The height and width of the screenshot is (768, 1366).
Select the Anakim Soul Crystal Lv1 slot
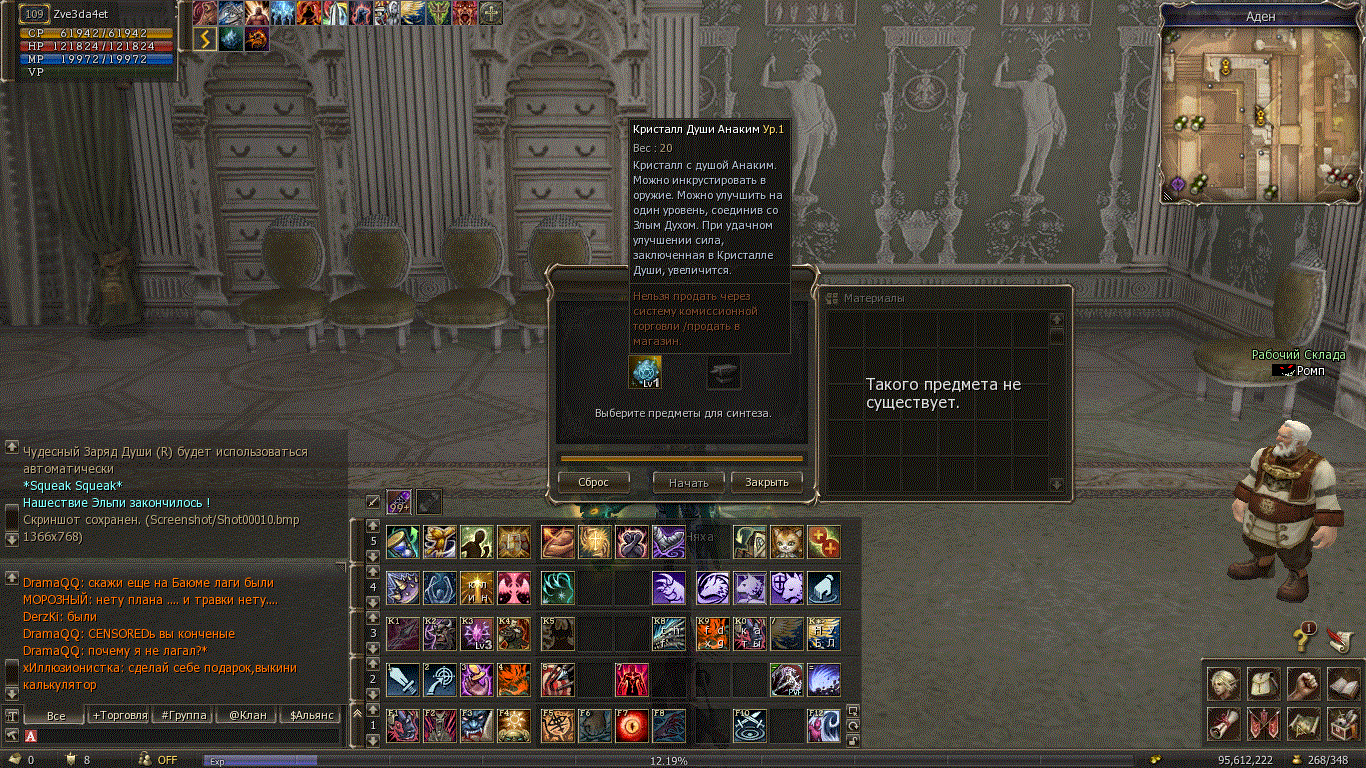click(x=645, y=371)
